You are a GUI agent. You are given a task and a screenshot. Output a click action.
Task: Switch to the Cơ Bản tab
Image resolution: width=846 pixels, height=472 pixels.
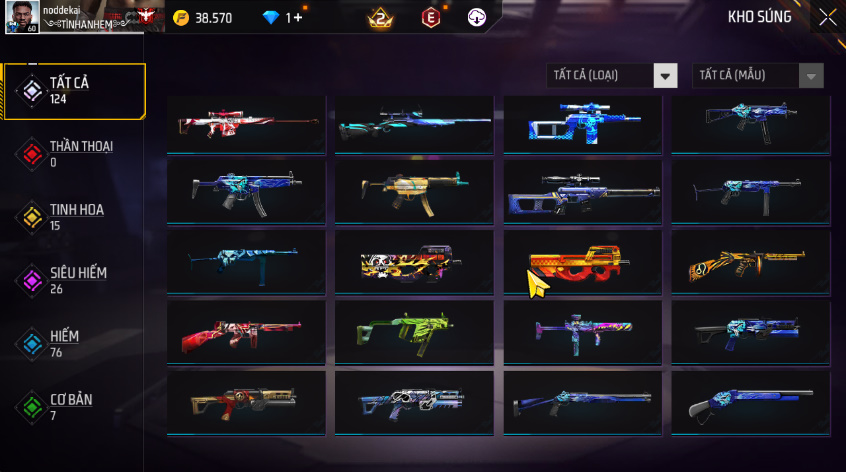click(x=74, y=407)
